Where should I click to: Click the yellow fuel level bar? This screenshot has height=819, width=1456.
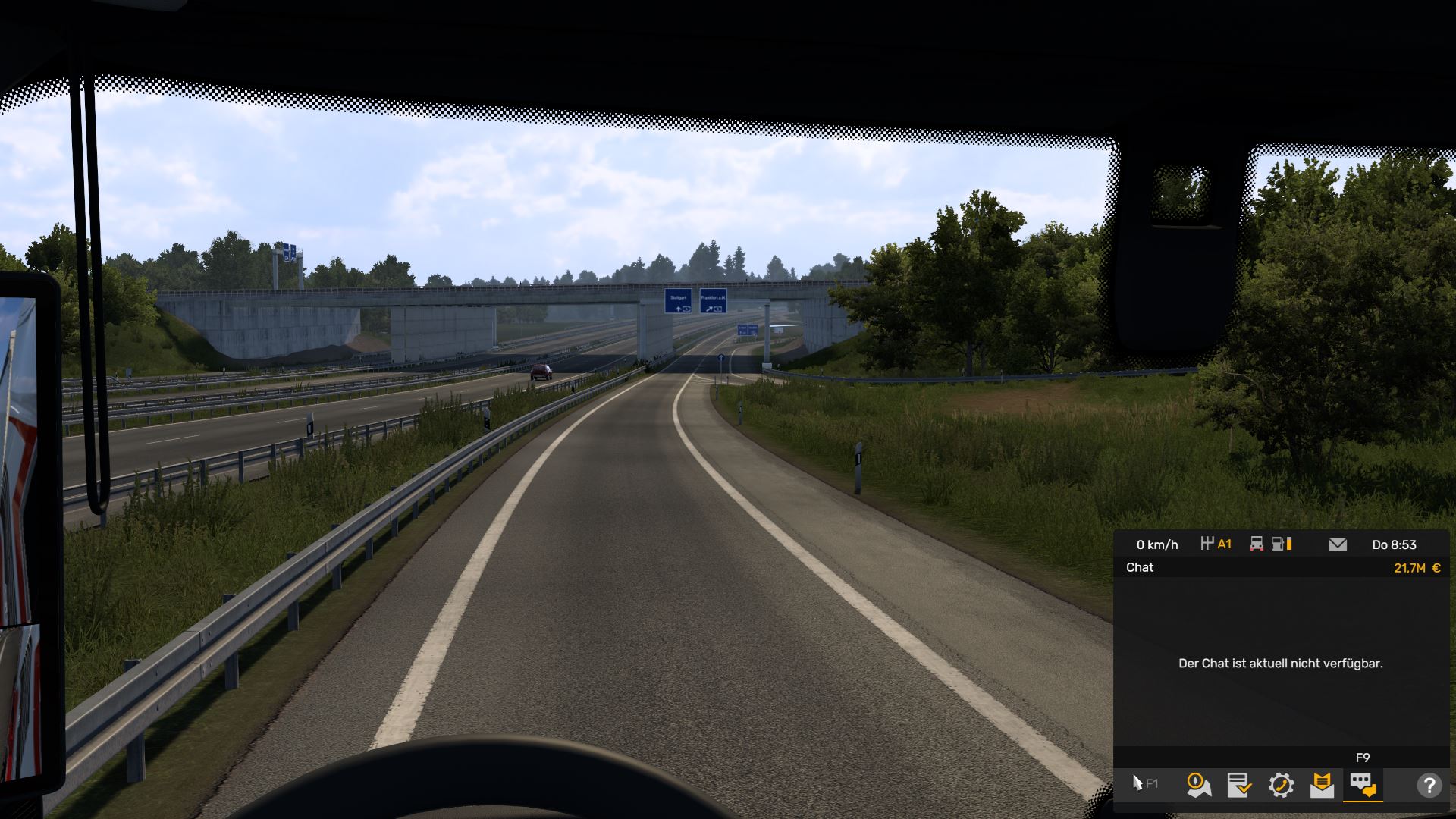[x=1289, y=544]
